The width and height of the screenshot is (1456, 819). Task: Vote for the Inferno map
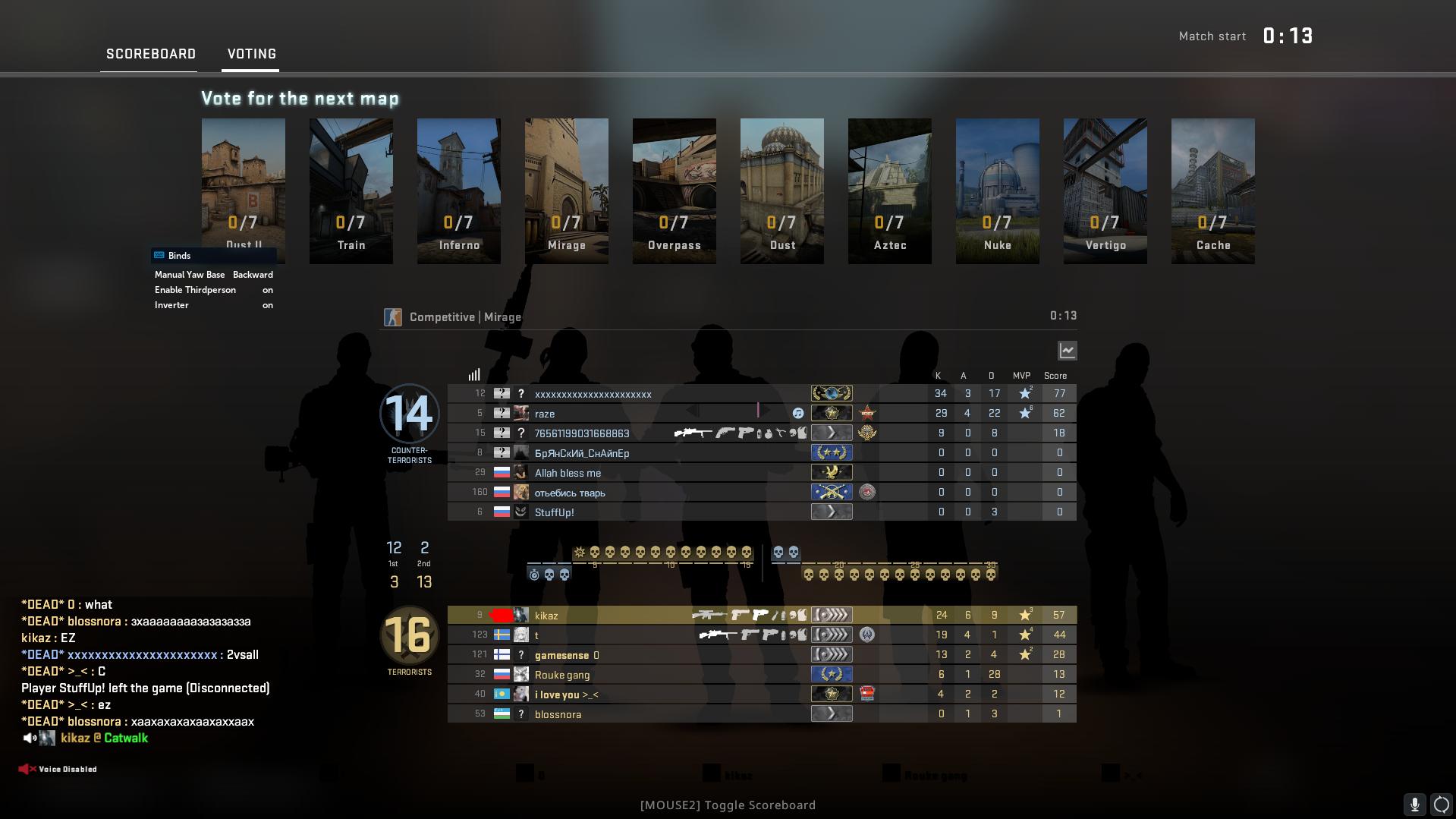pos(458,190)
